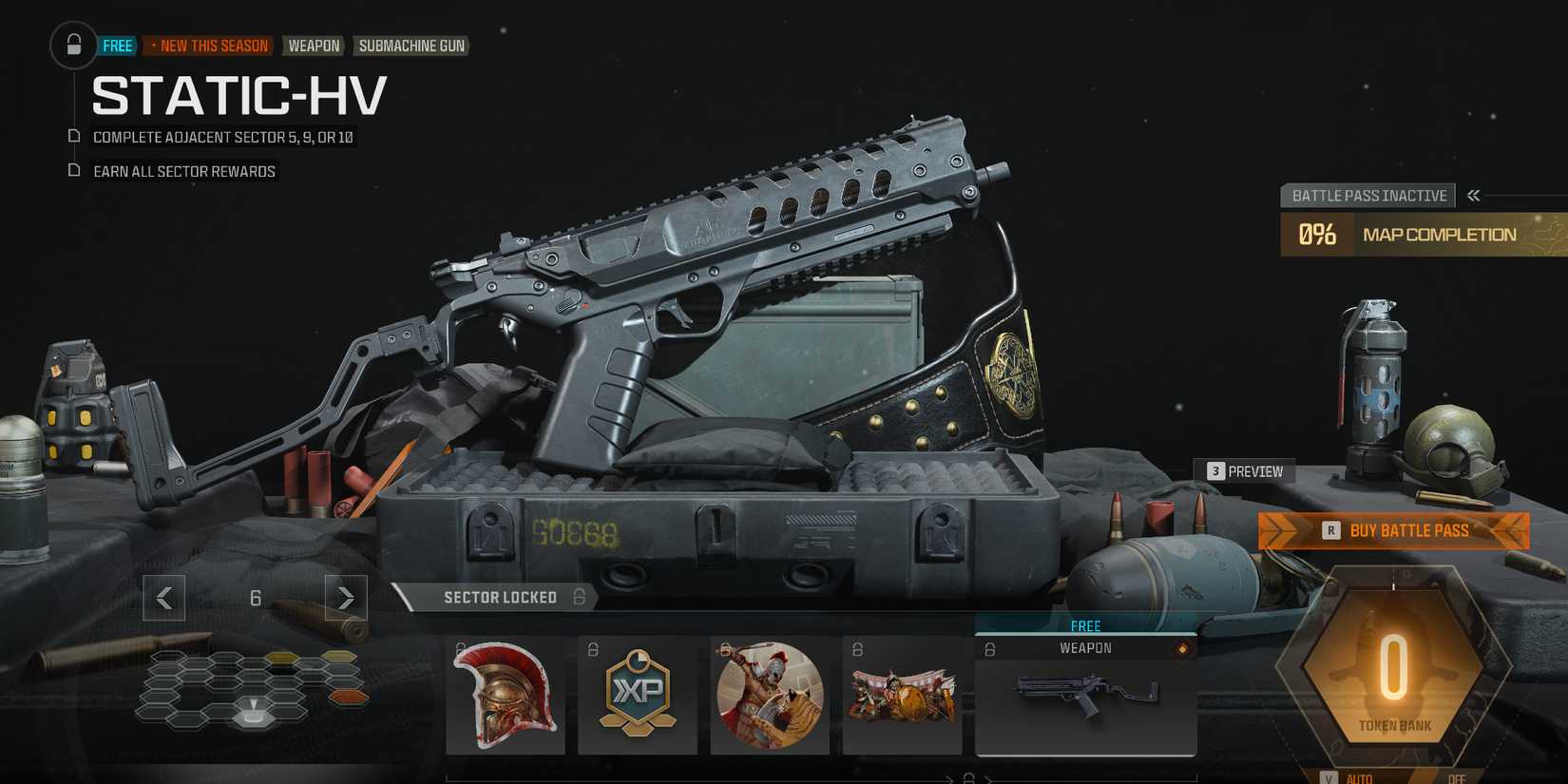Click the Buy Battle Pass button
This screenshot has width=1568, height=784.
1393,530
